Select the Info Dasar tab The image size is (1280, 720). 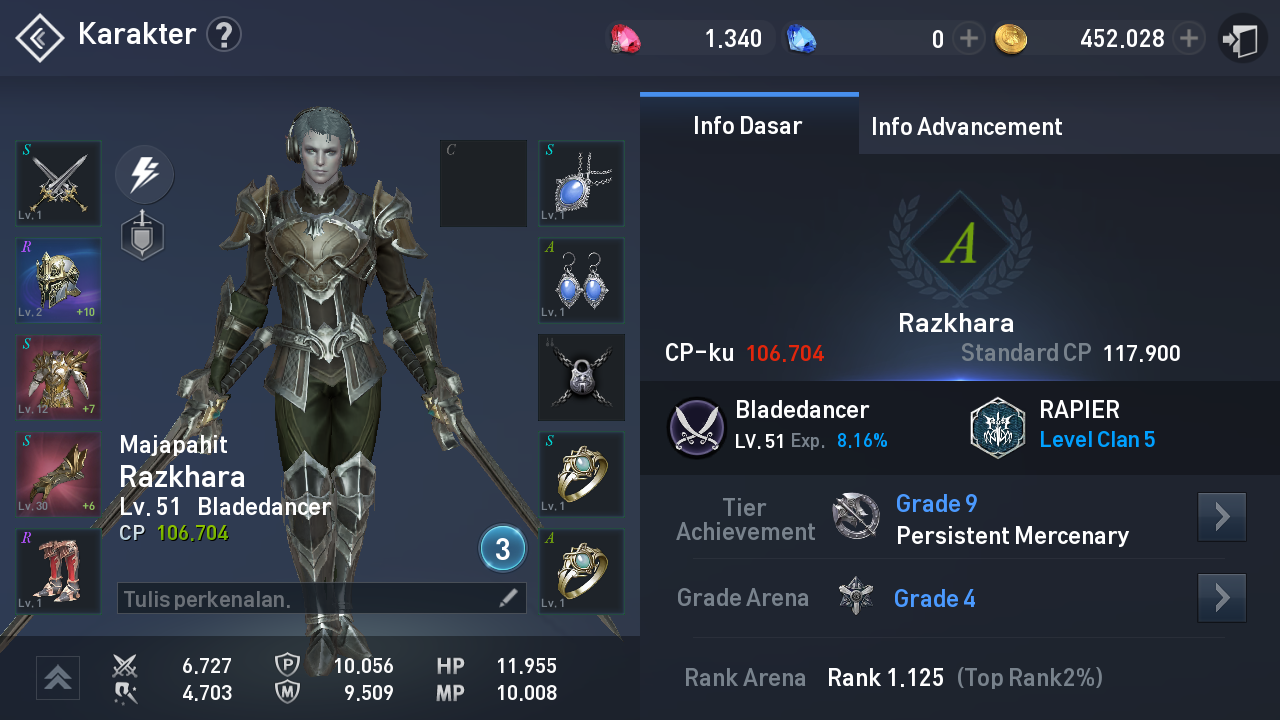[x=748, y=126]
